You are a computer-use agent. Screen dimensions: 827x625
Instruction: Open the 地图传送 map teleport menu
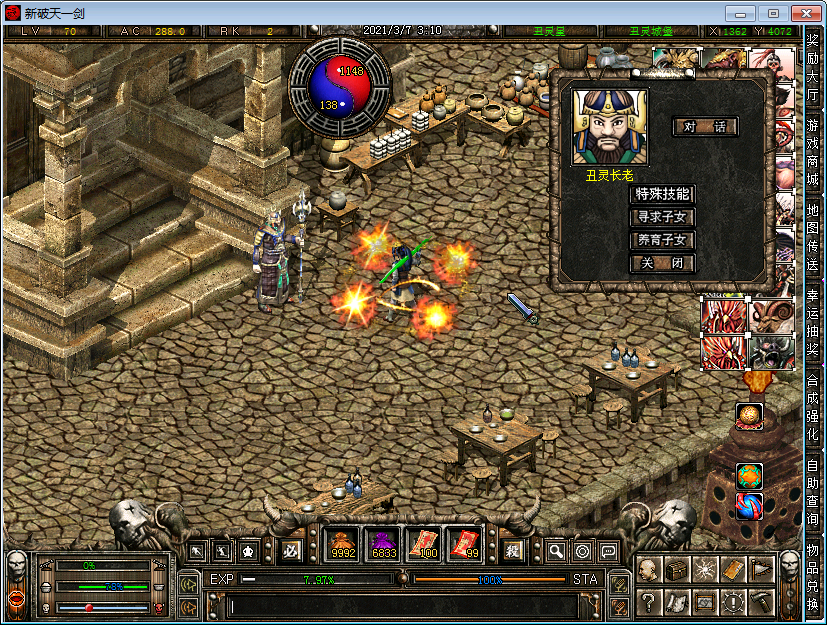coord(813,237)
